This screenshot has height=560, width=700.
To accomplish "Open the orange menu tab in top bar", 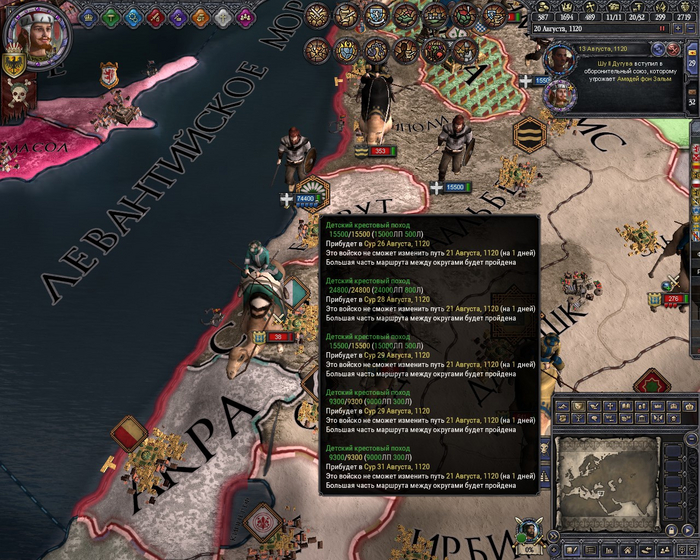I will (x=201, y=16).
